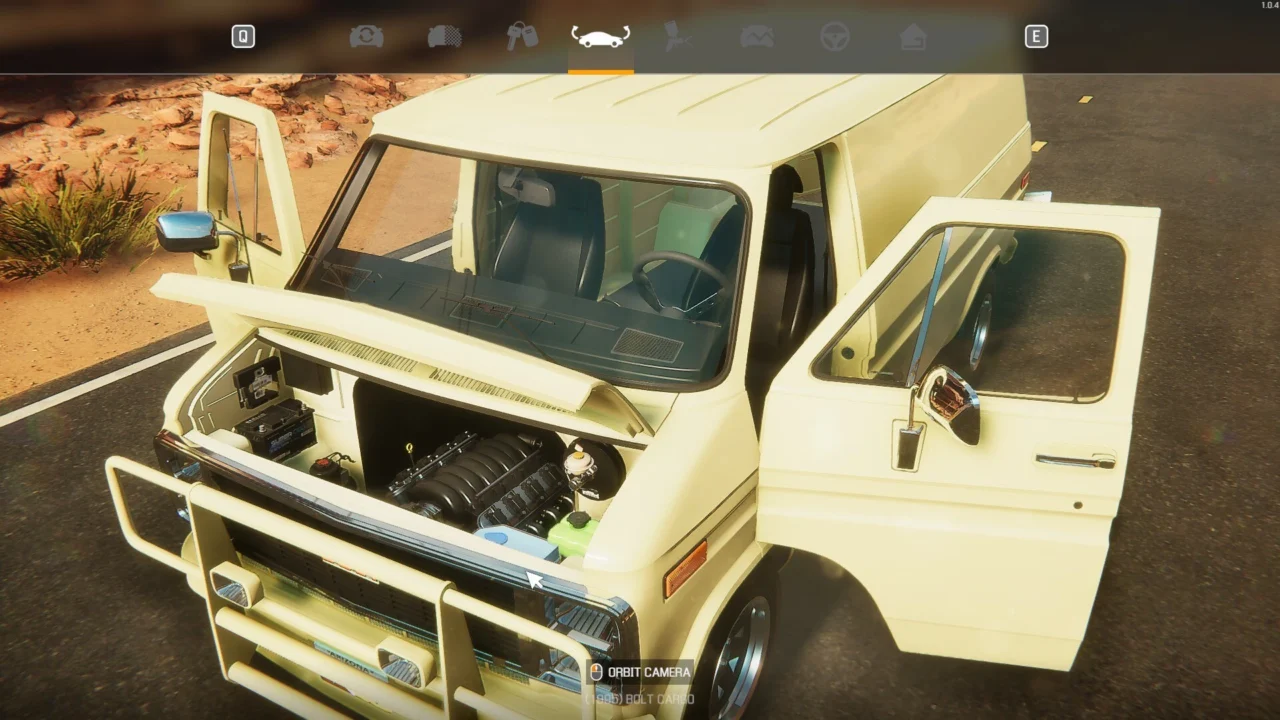Screen dimensions: 1280x720
Task: Switch to the spray paint gun tab
Action: pyautogui.click(x=679, y=37)
